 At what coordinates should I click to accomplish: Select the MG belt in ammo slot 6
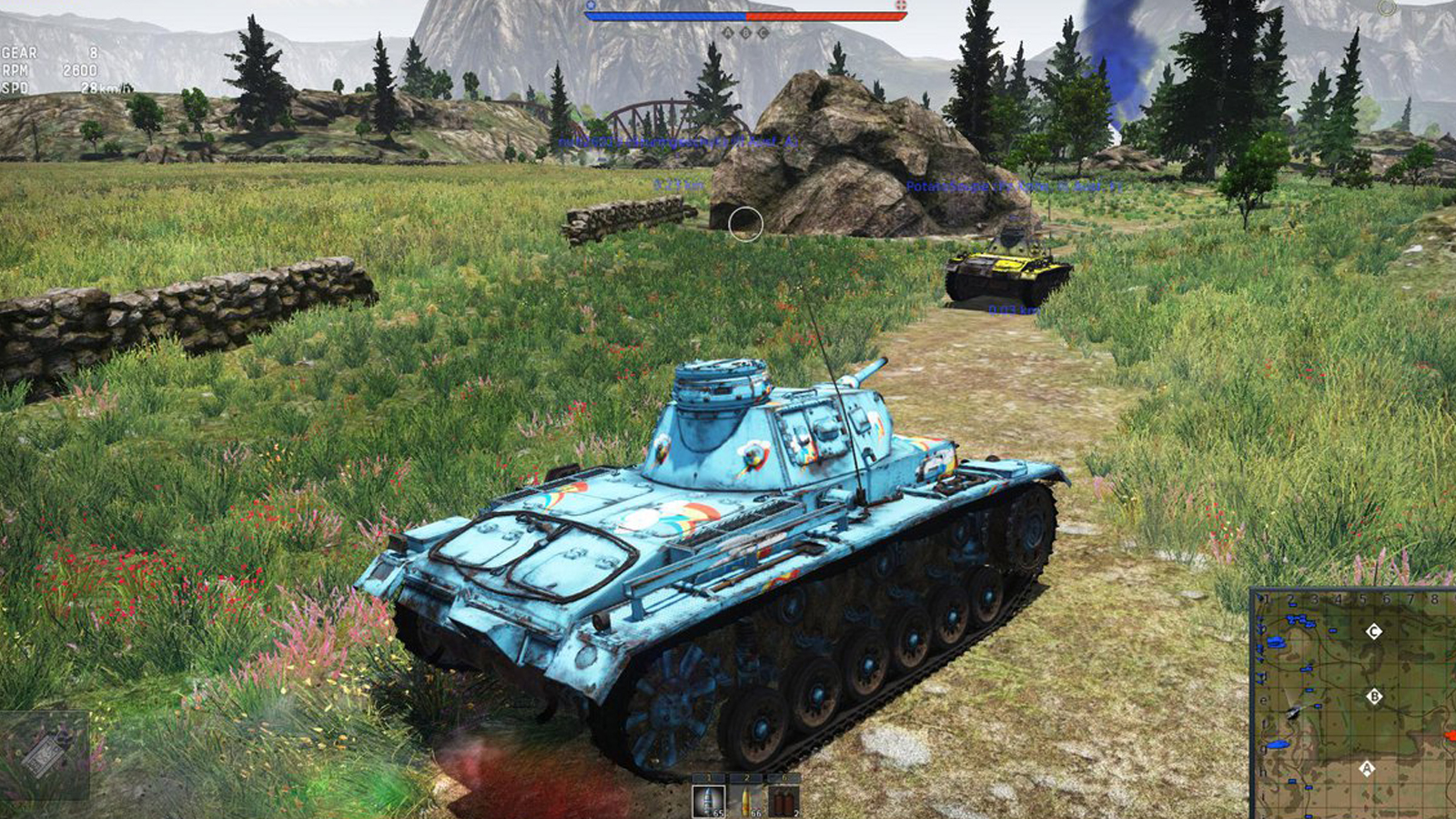[x=783, y=801]
